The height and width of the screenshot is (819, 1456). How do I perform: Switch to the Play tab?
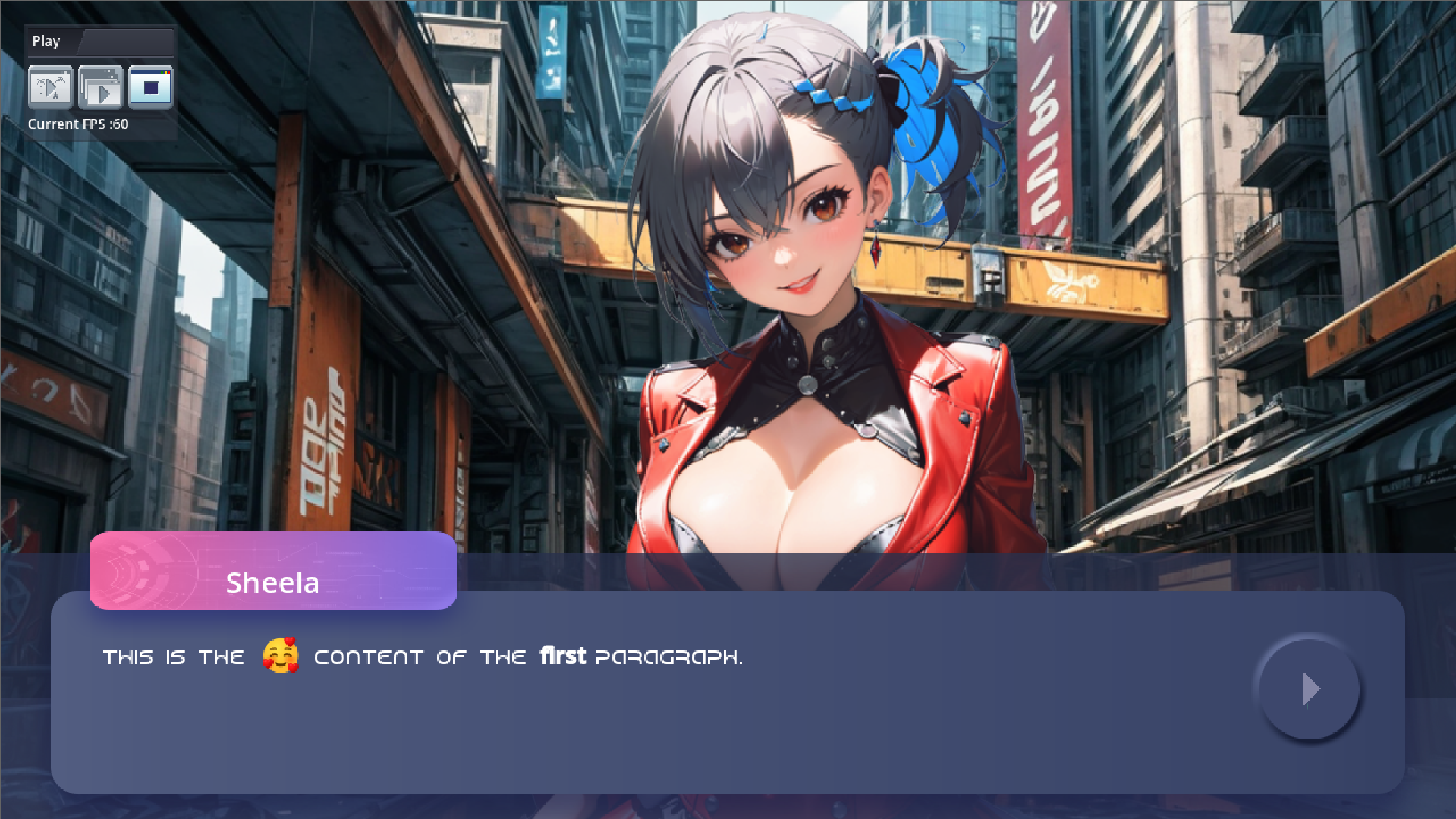(x=47, y=41)
